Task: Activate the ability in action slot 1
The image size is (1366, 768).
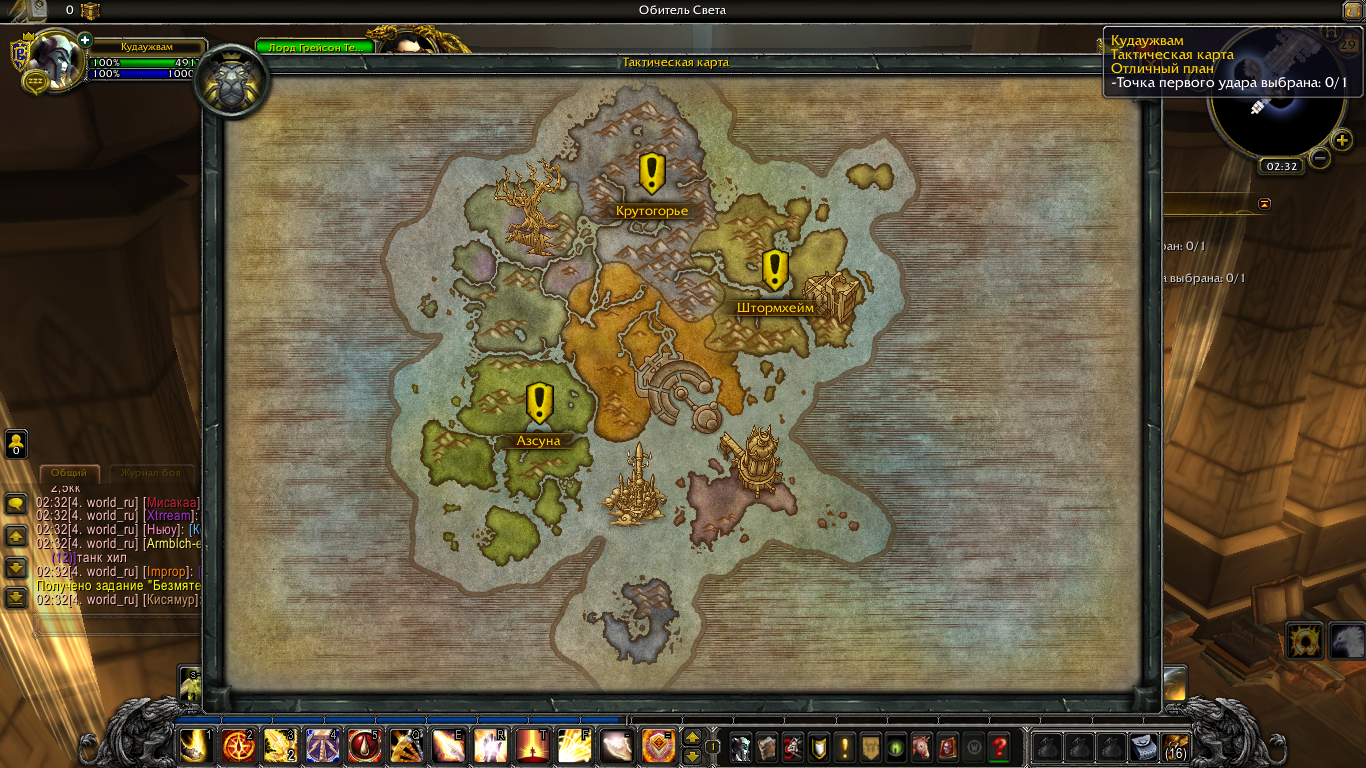Action: coord(196,746)
